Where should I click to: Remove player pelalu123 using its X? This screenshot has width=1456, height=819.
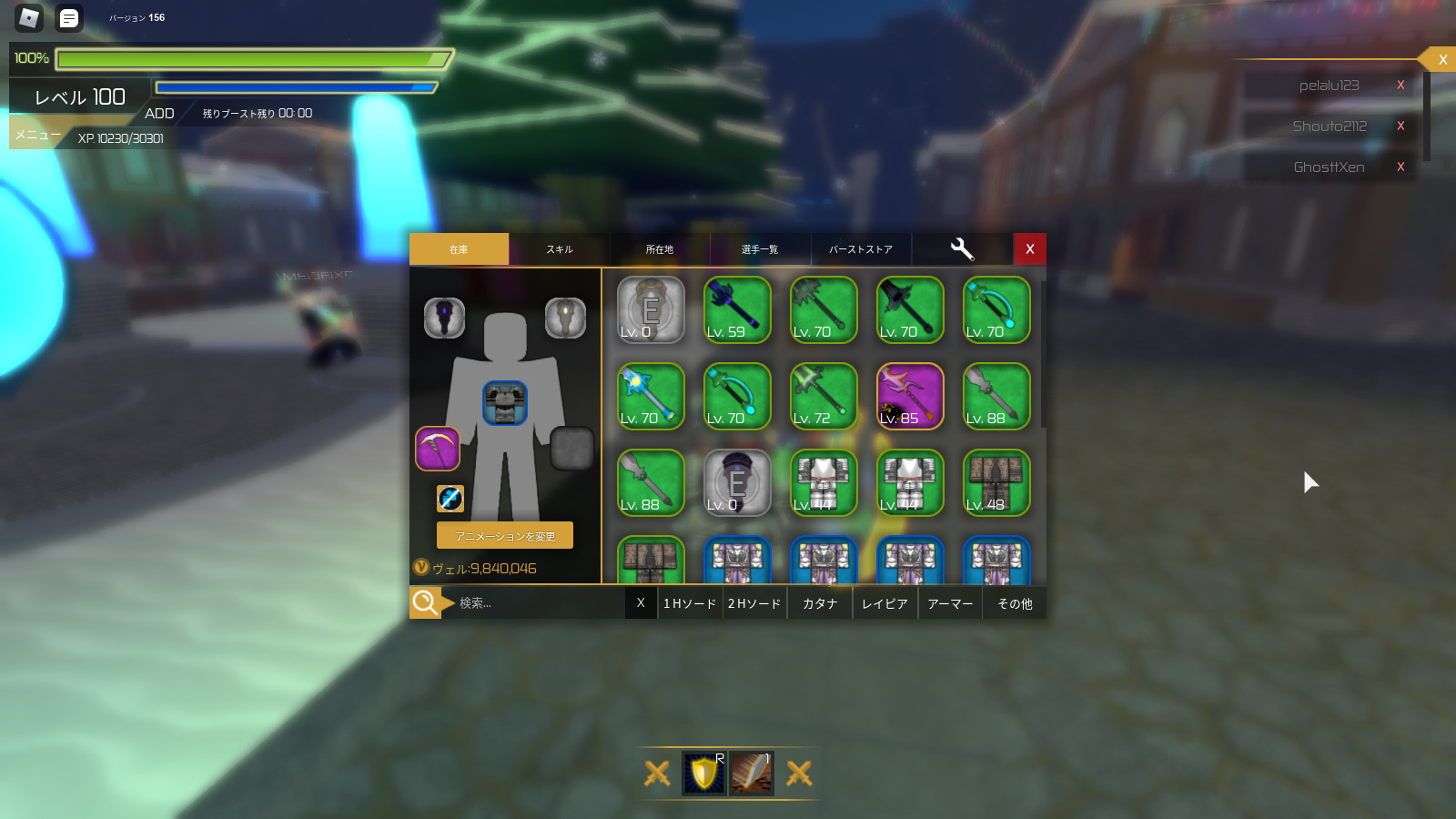click(x=1400, y=85)
